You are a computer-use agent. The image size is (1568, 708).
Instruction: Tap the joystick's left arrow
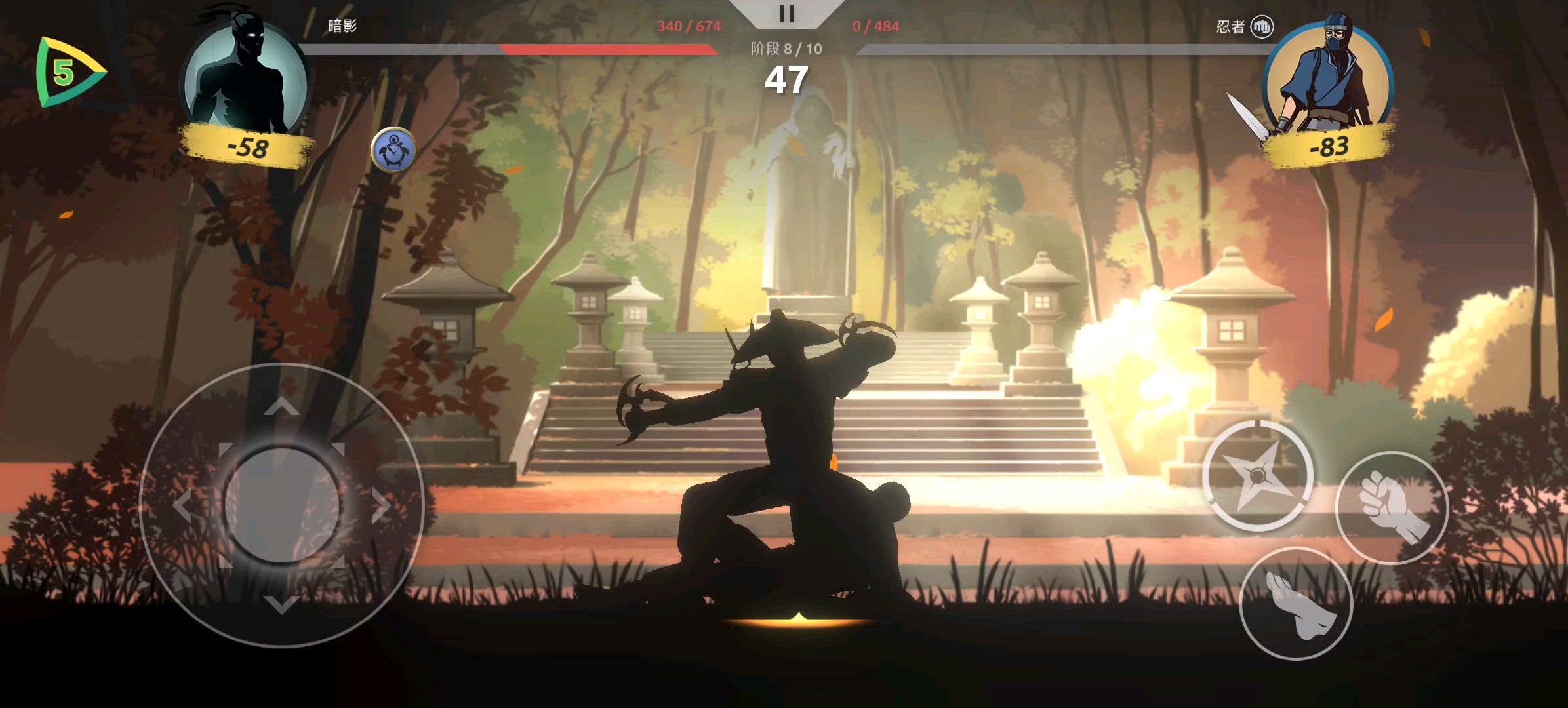pos(182,506)
